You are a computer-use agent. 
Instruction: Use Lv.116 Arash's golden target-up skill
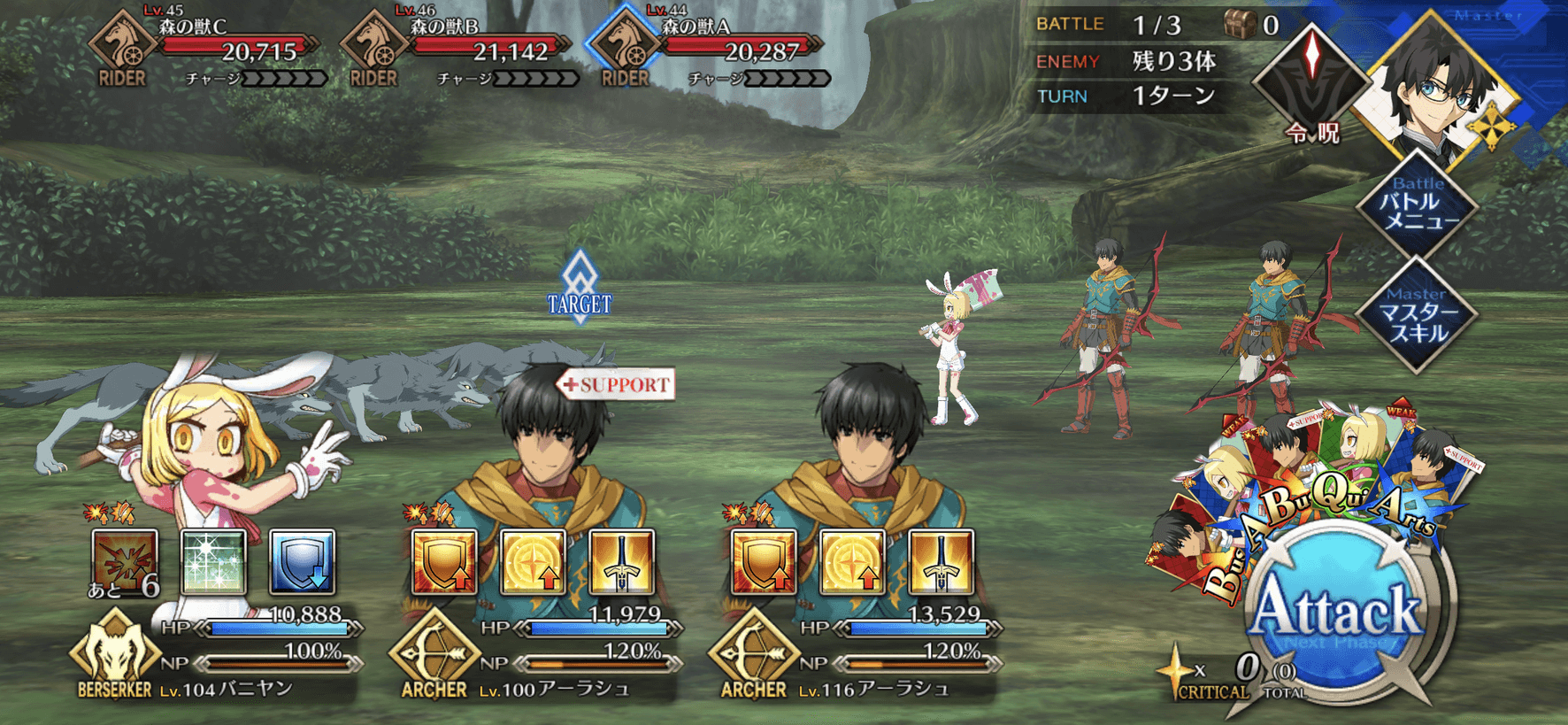[852, 562]
